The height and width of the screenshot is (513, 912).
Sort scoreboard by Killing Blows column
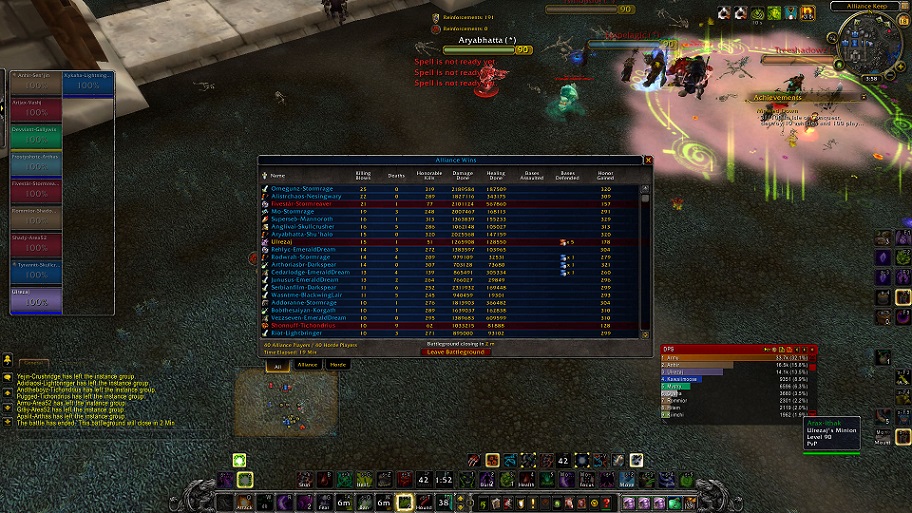(364, 175)
